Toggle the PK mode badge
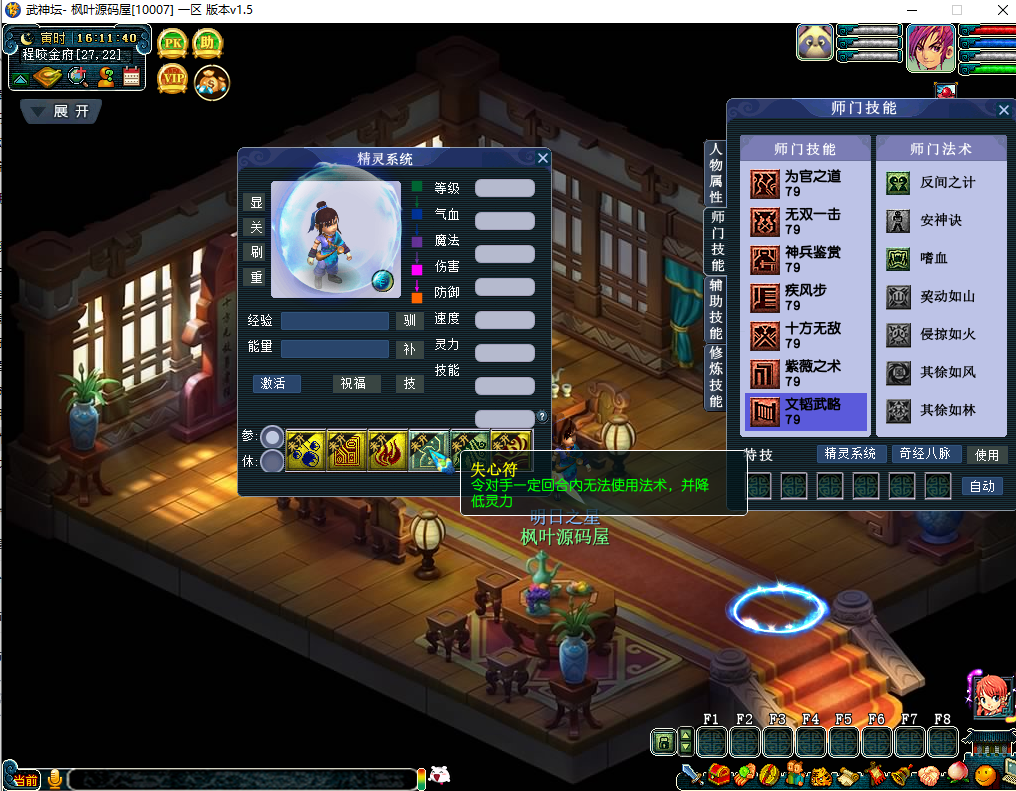1016x791 pixels. pos(172,44)
